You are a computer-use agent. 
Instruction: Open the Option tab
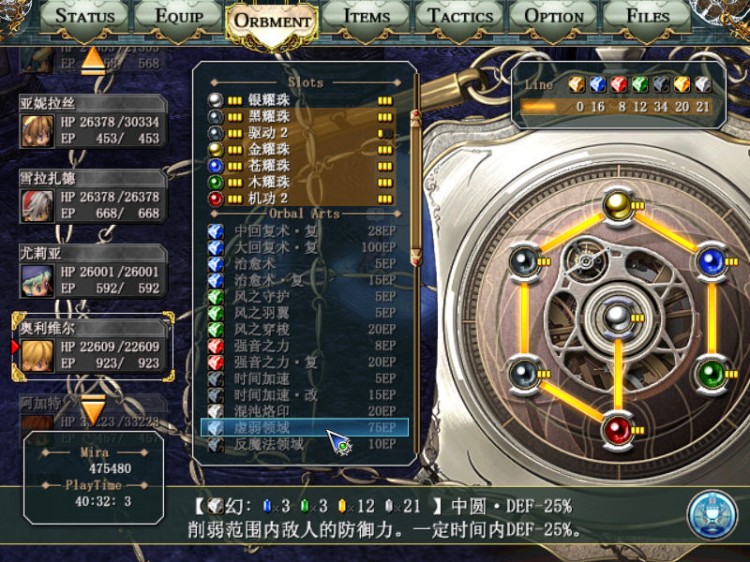(553, 16)
